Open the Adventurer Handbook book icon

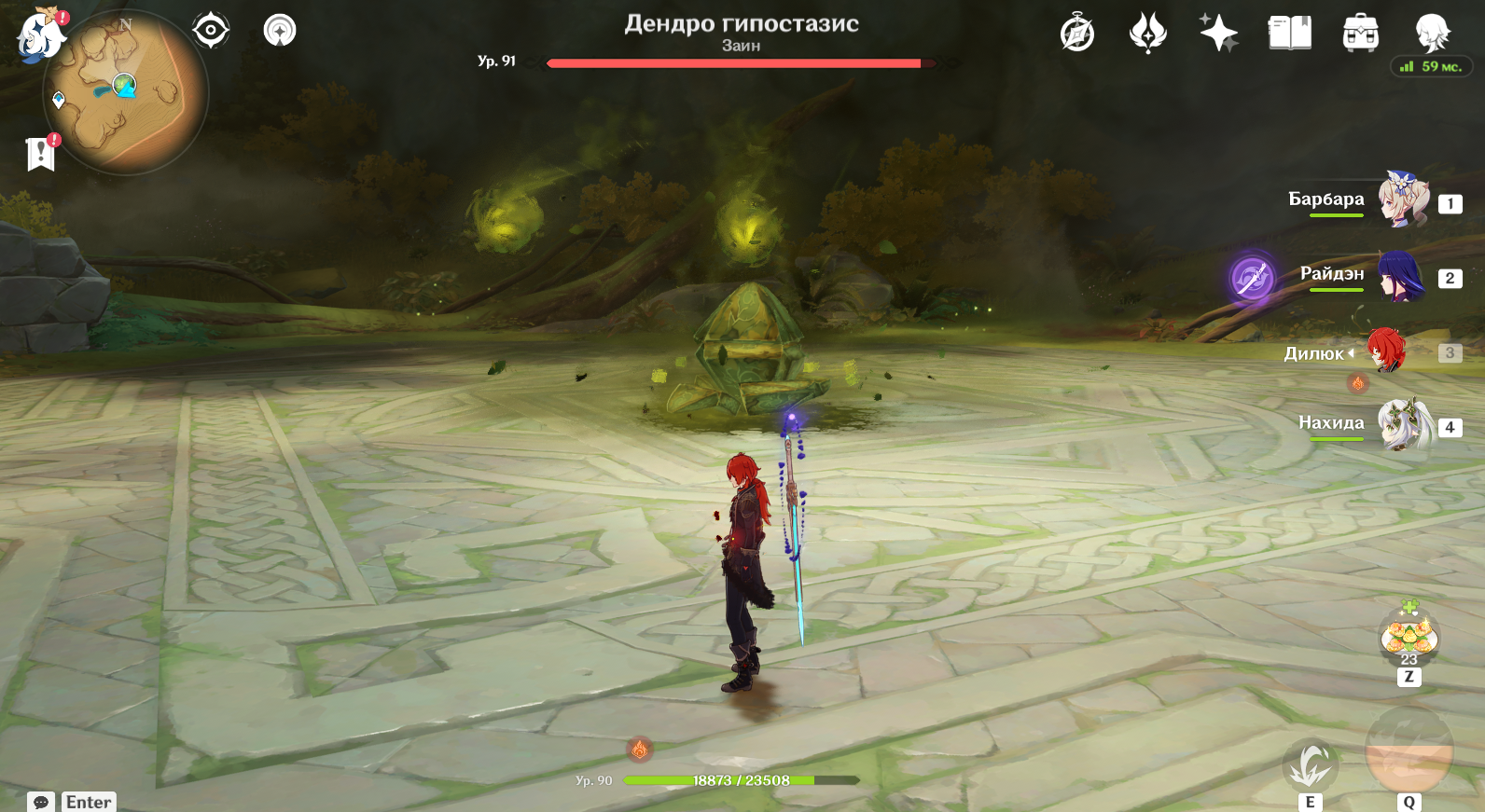click(x=1290, y=34)
